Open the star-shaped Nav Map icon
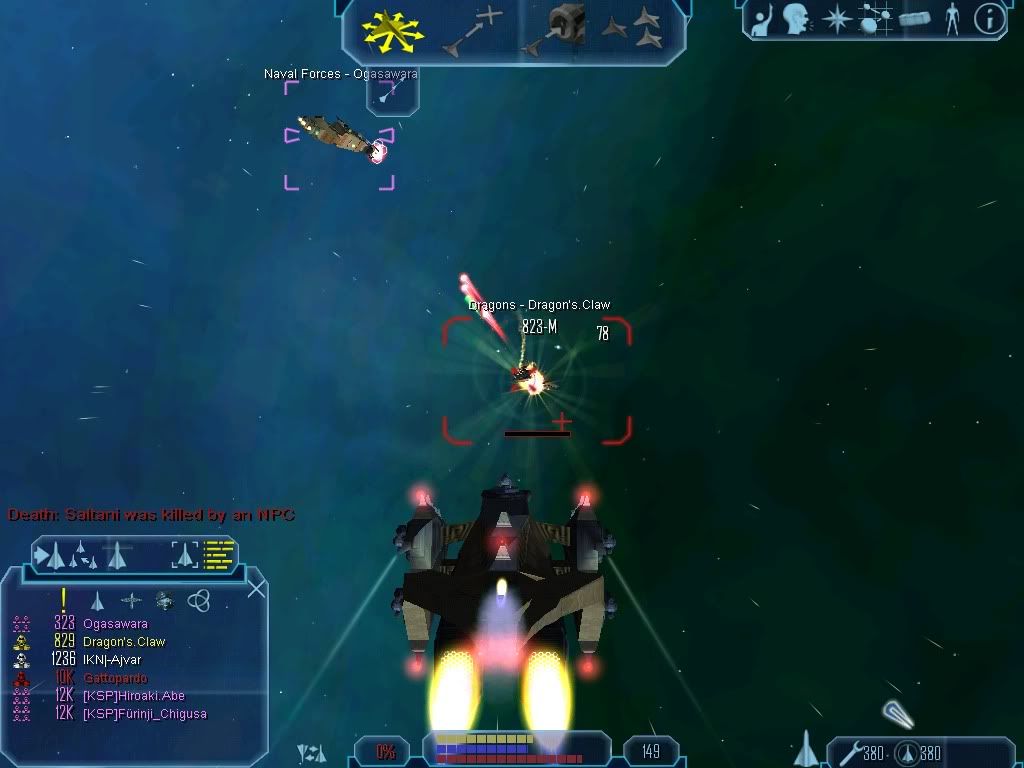This screenshot has height=768, width=1024. [x=835, y=19]
